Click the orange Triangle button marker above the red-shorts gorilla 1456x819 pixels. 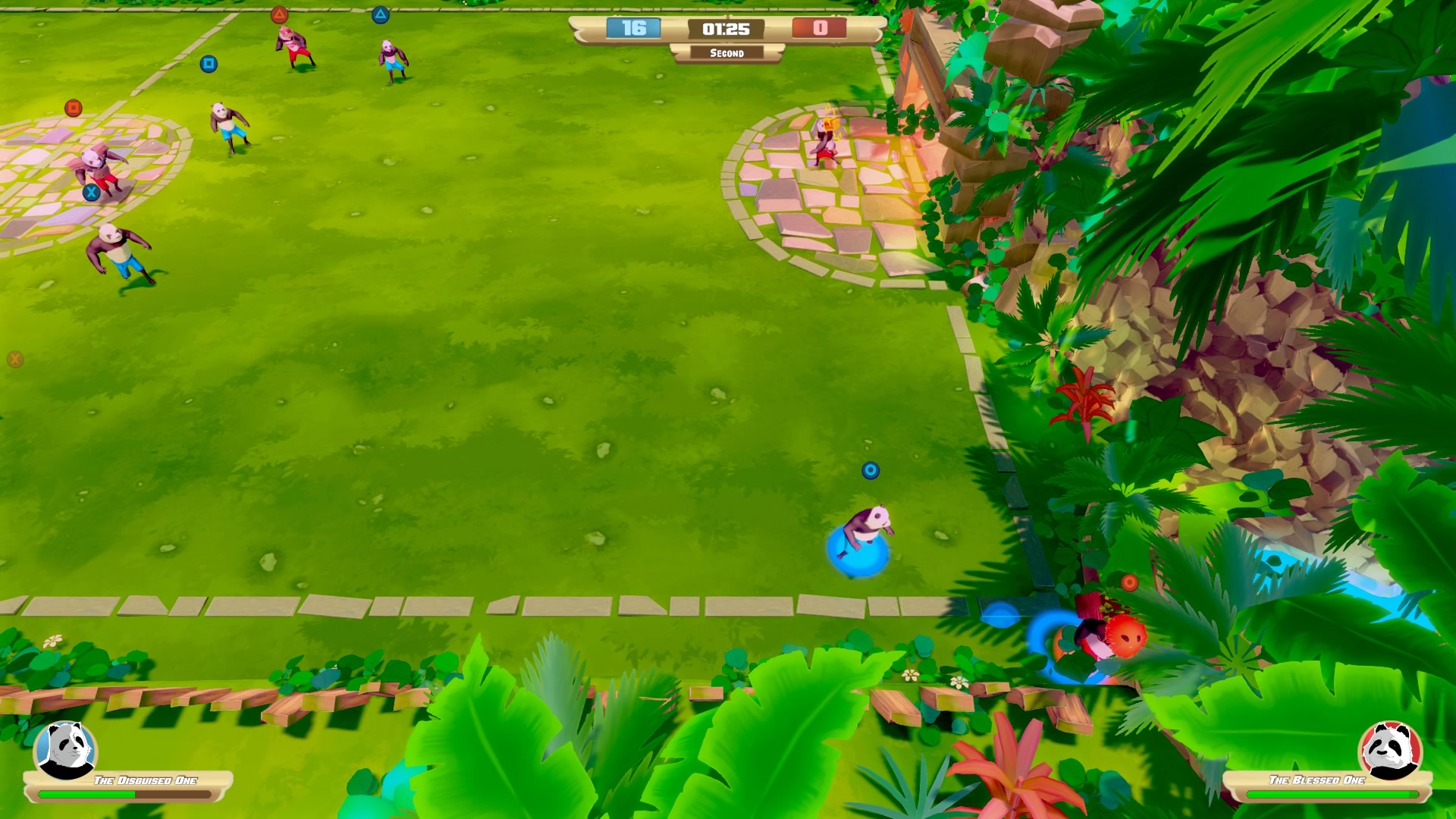pos(280,13)
